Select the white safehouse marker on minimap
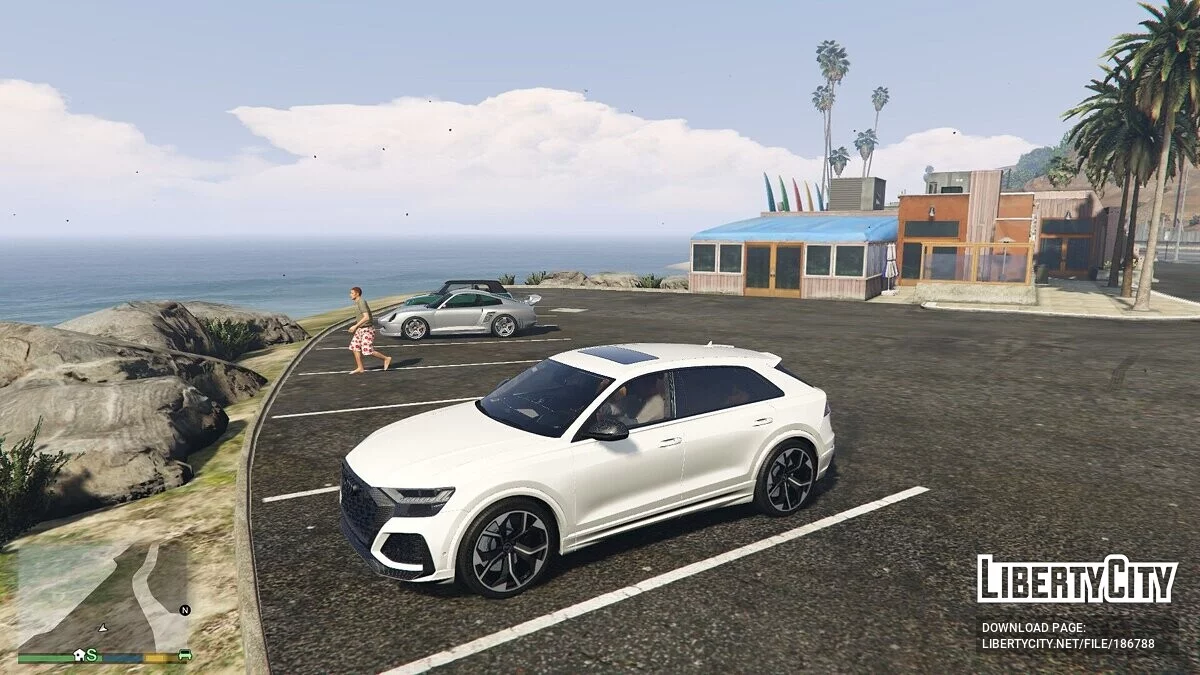This screenshot has height=675, width=1200. (79, 655)
